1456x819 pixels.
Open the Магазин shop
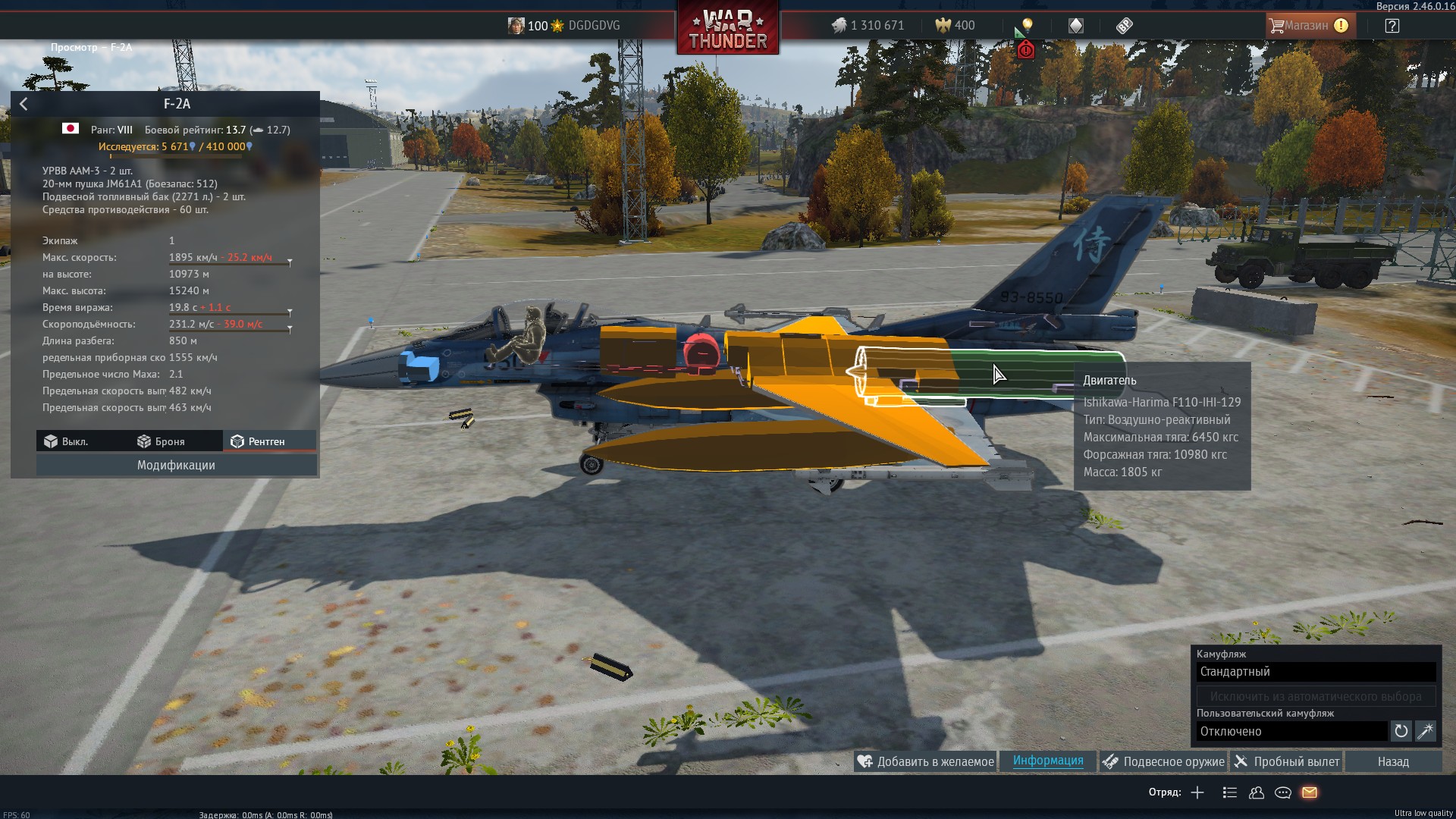pos(1308,26)
